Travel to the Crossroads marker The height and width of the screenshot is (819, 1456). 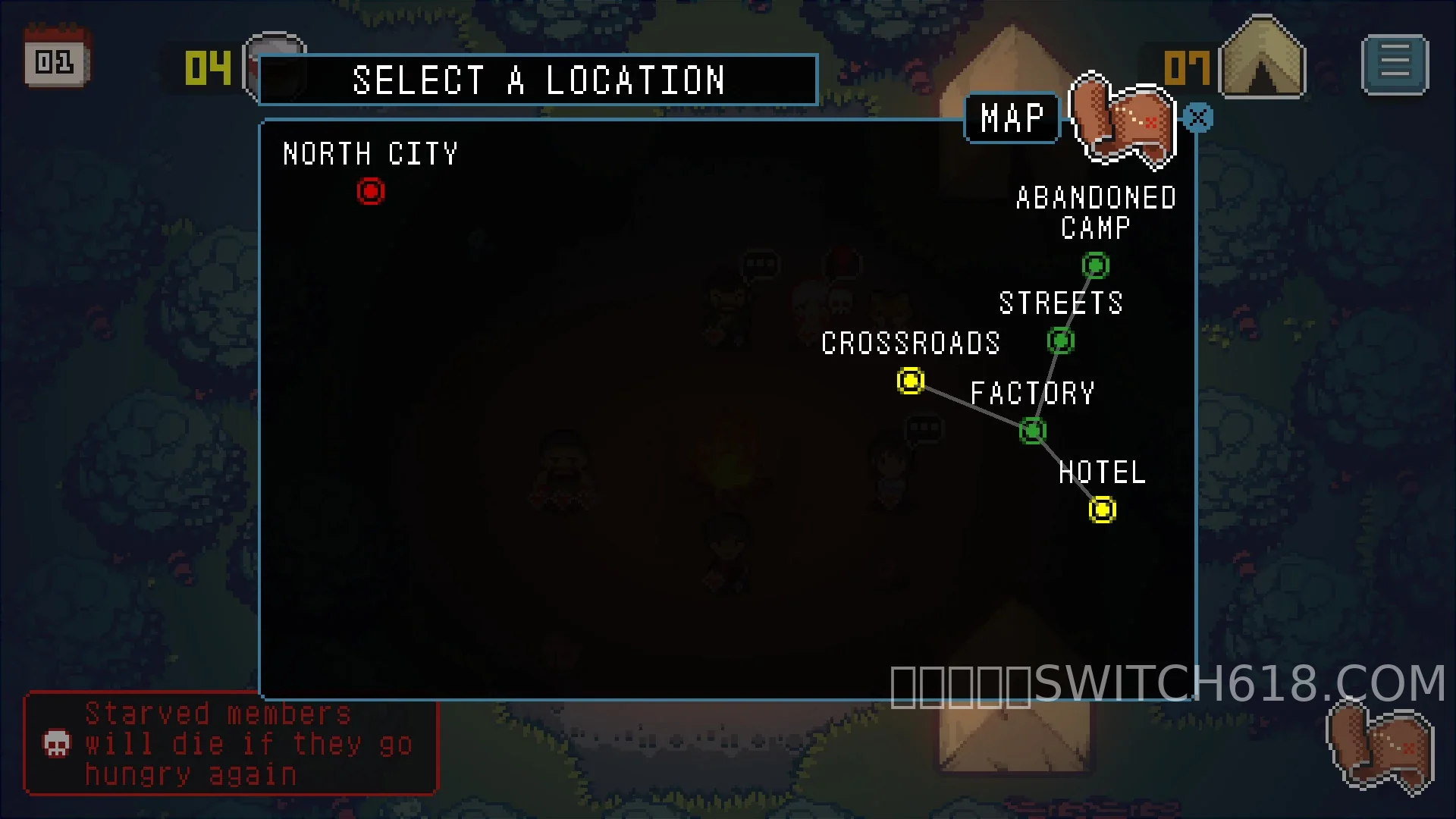tap(910, 380)
